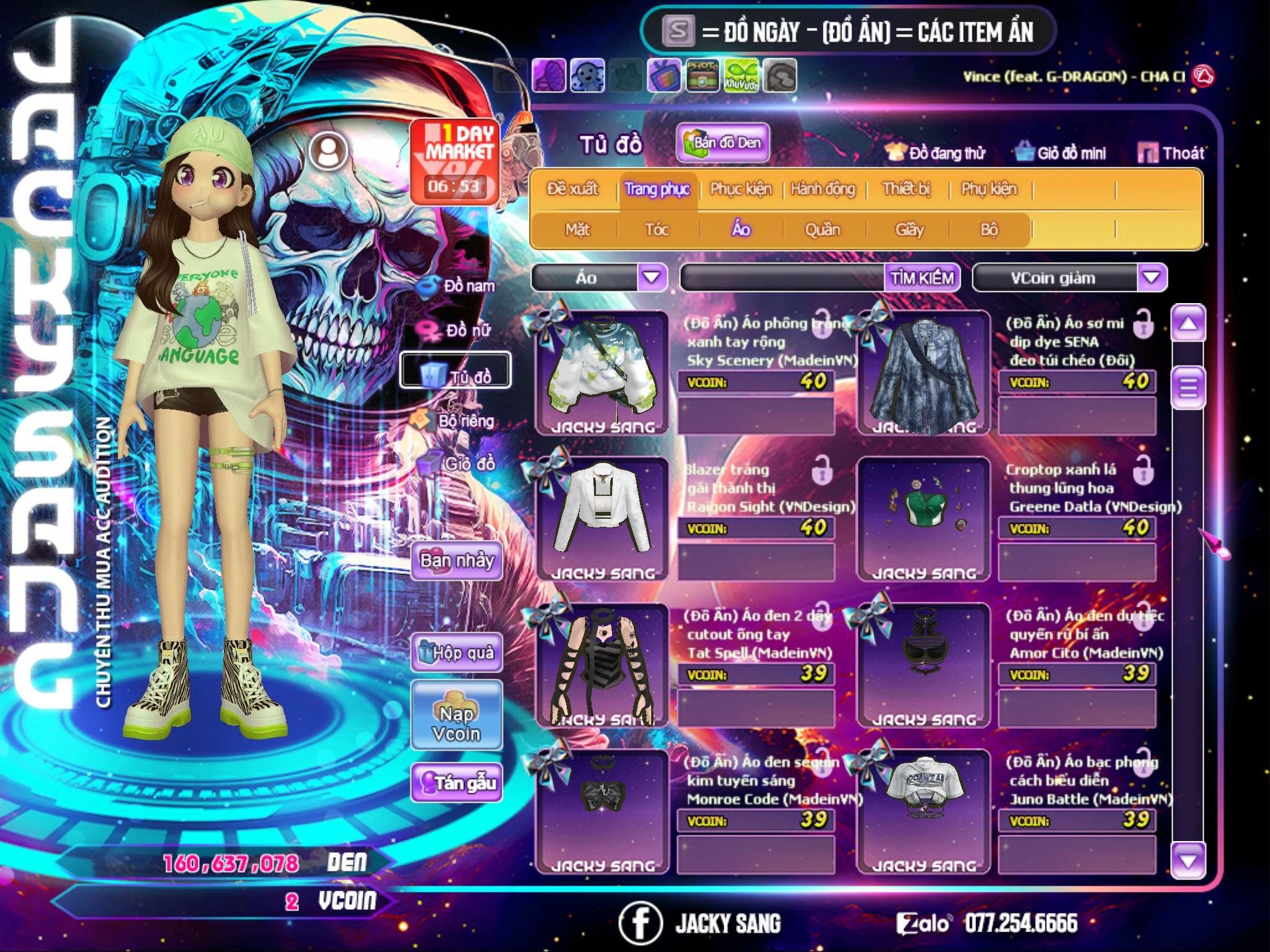Viewport: 1270px width, 952px height.
Task: Click the Bạn nhảy button
Action: point(456,561)
